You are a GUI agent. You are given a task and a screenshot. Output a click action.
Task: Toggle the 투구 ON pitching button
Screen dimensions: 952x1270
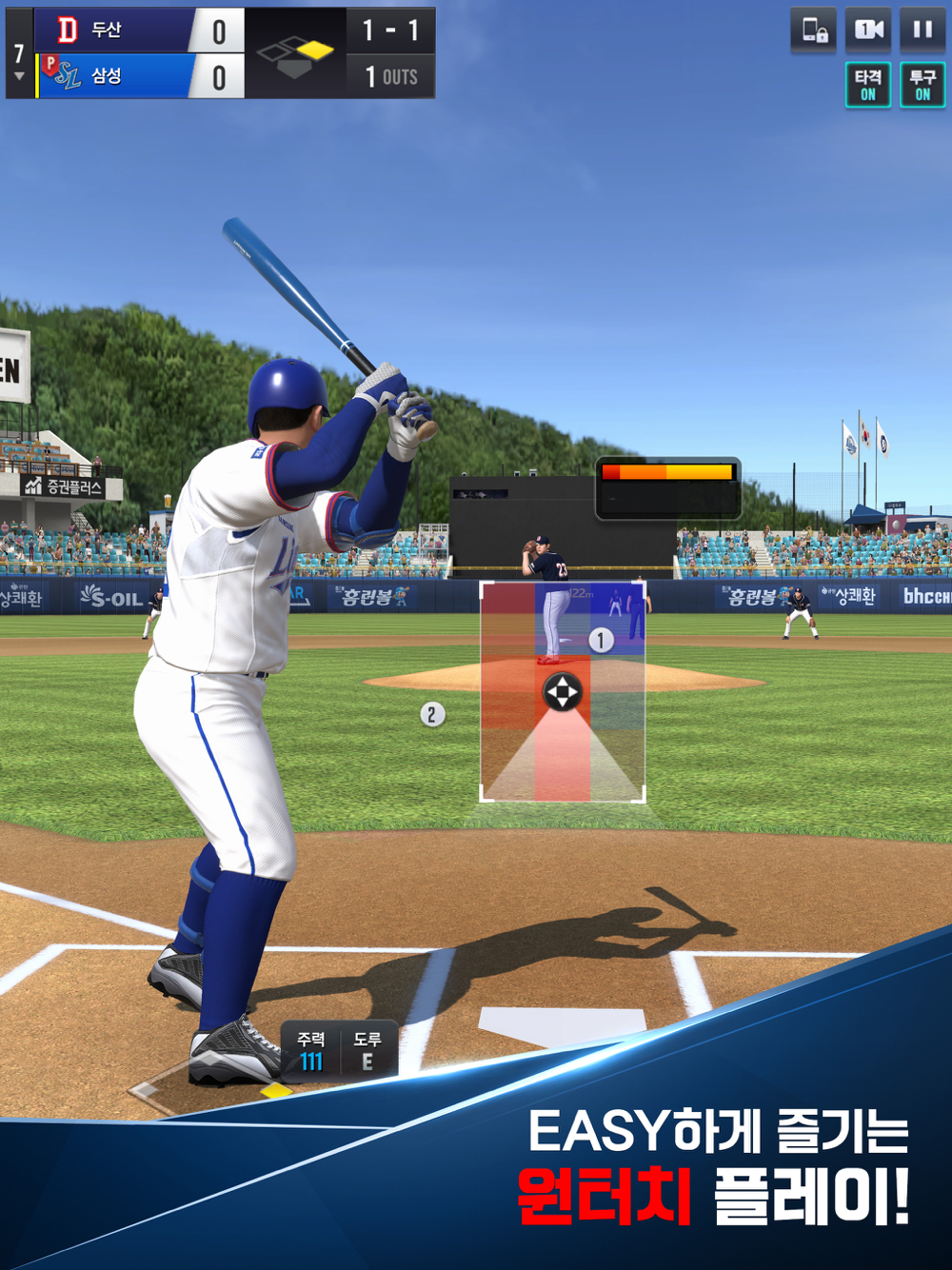pos(922,85)
